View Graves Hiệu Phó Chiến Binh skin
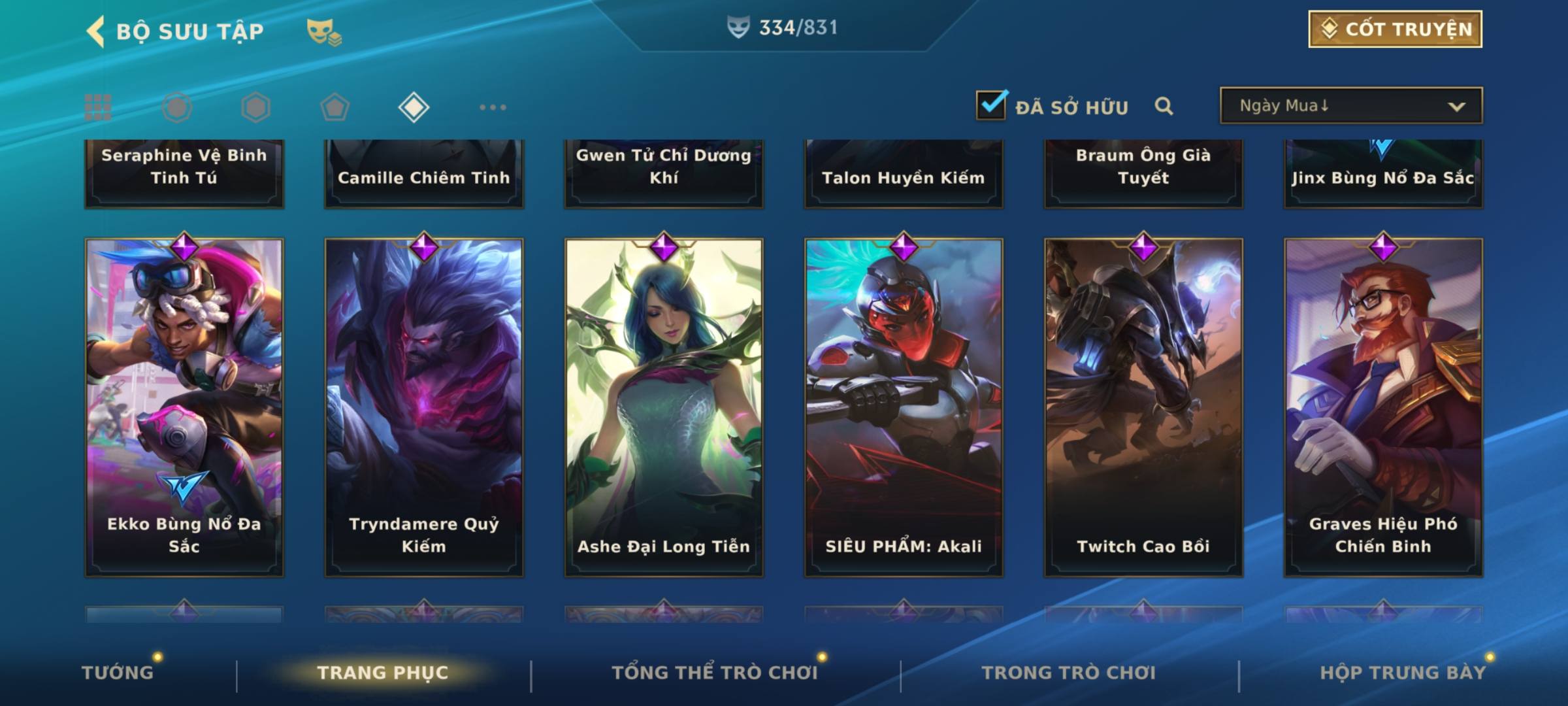1568x706 pixels. pos(1383,407)
